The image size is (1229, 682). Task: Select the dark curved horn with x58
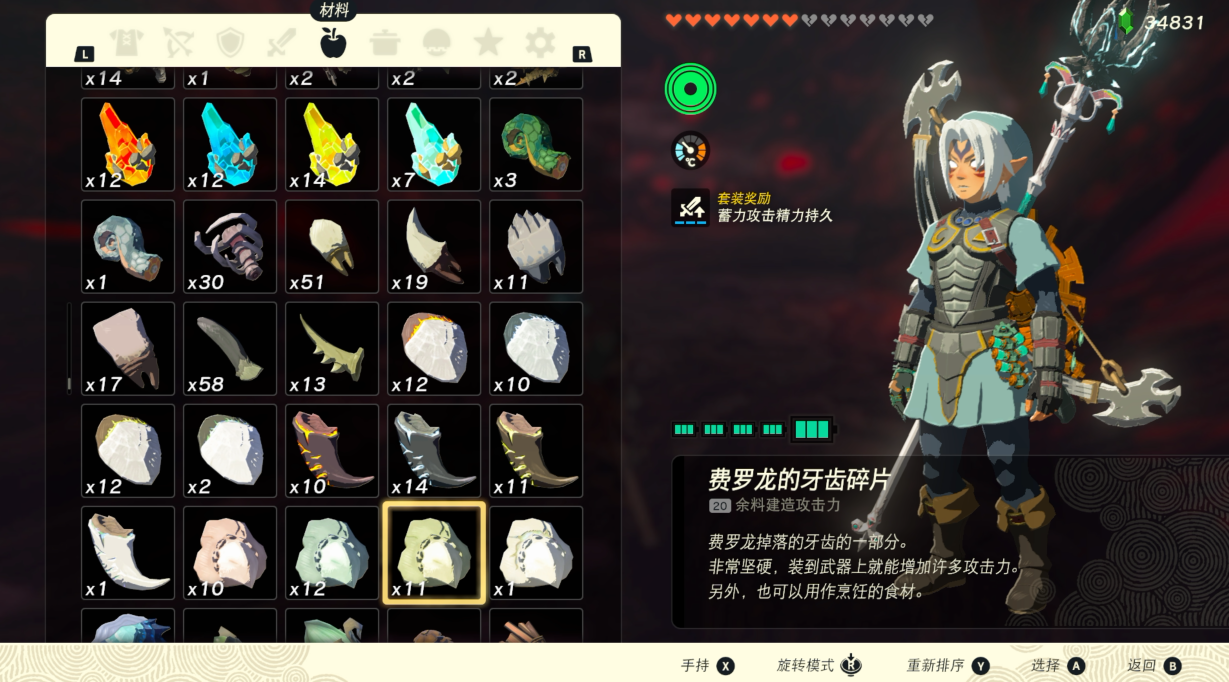point(230,349)
